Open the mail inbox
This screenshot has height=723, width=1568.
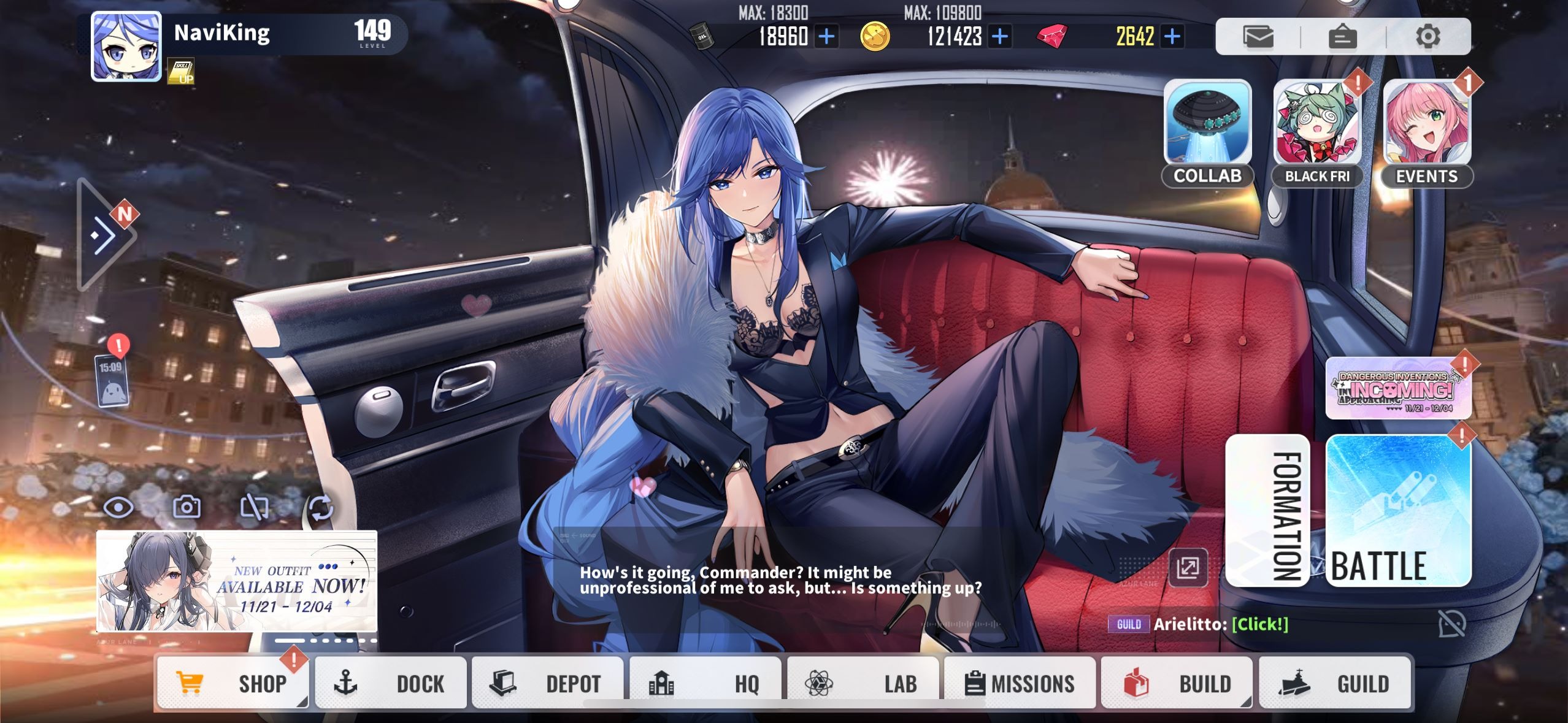click(x=1258, y=36)
